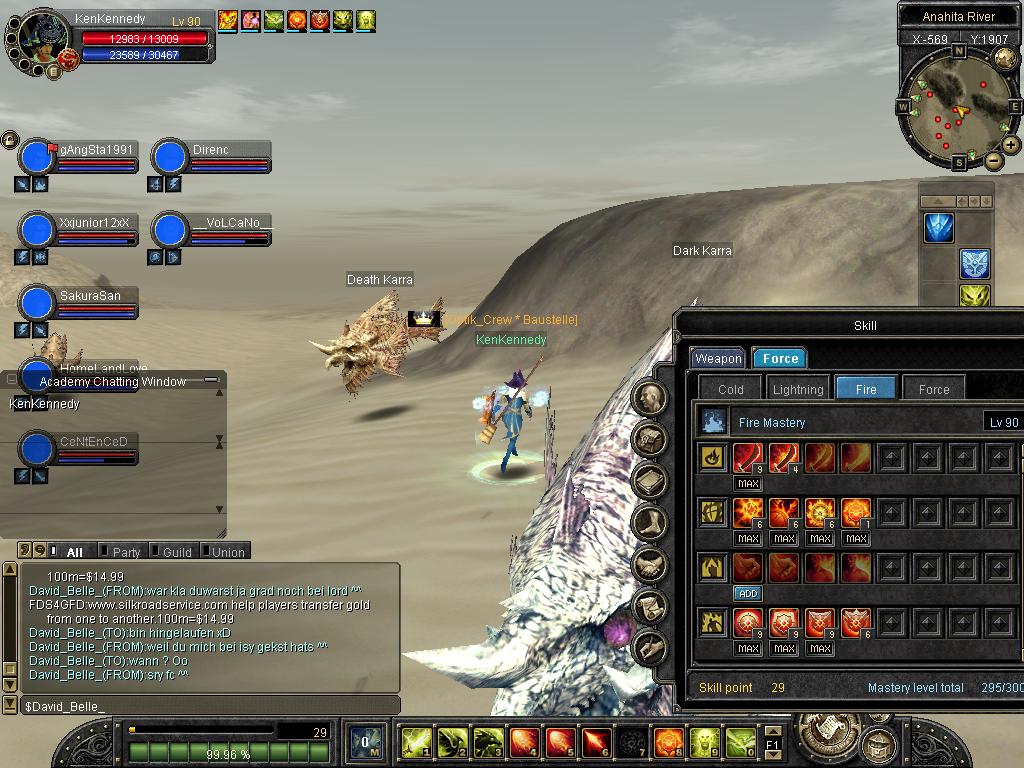
Task: Select party member Direnc
Action: (211, 150)
